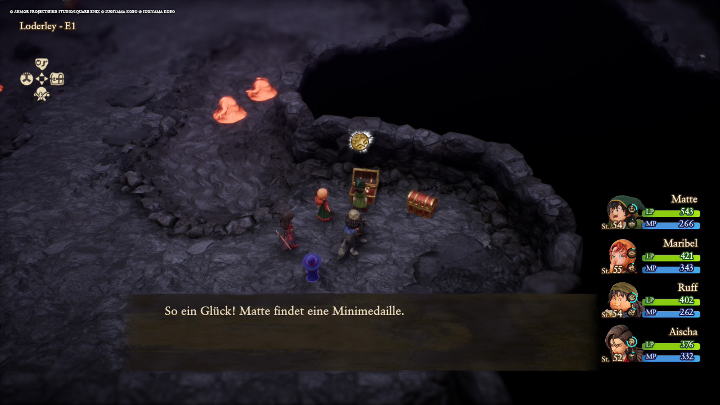
Task: Select Matte's party portrait
Action: [x=621, y=212]
